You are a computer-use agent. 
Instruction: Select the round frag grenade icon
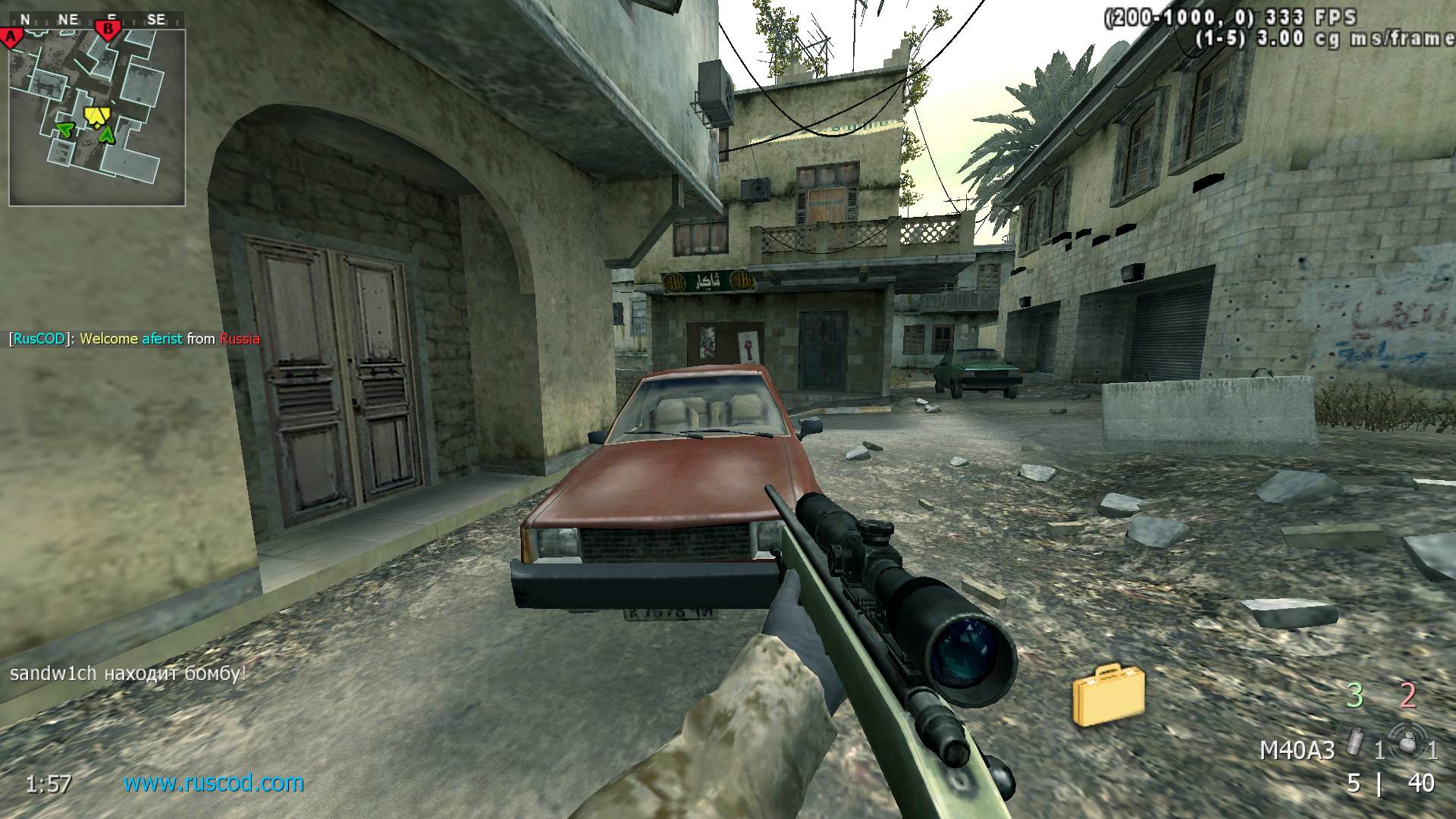pos(1407,741)
